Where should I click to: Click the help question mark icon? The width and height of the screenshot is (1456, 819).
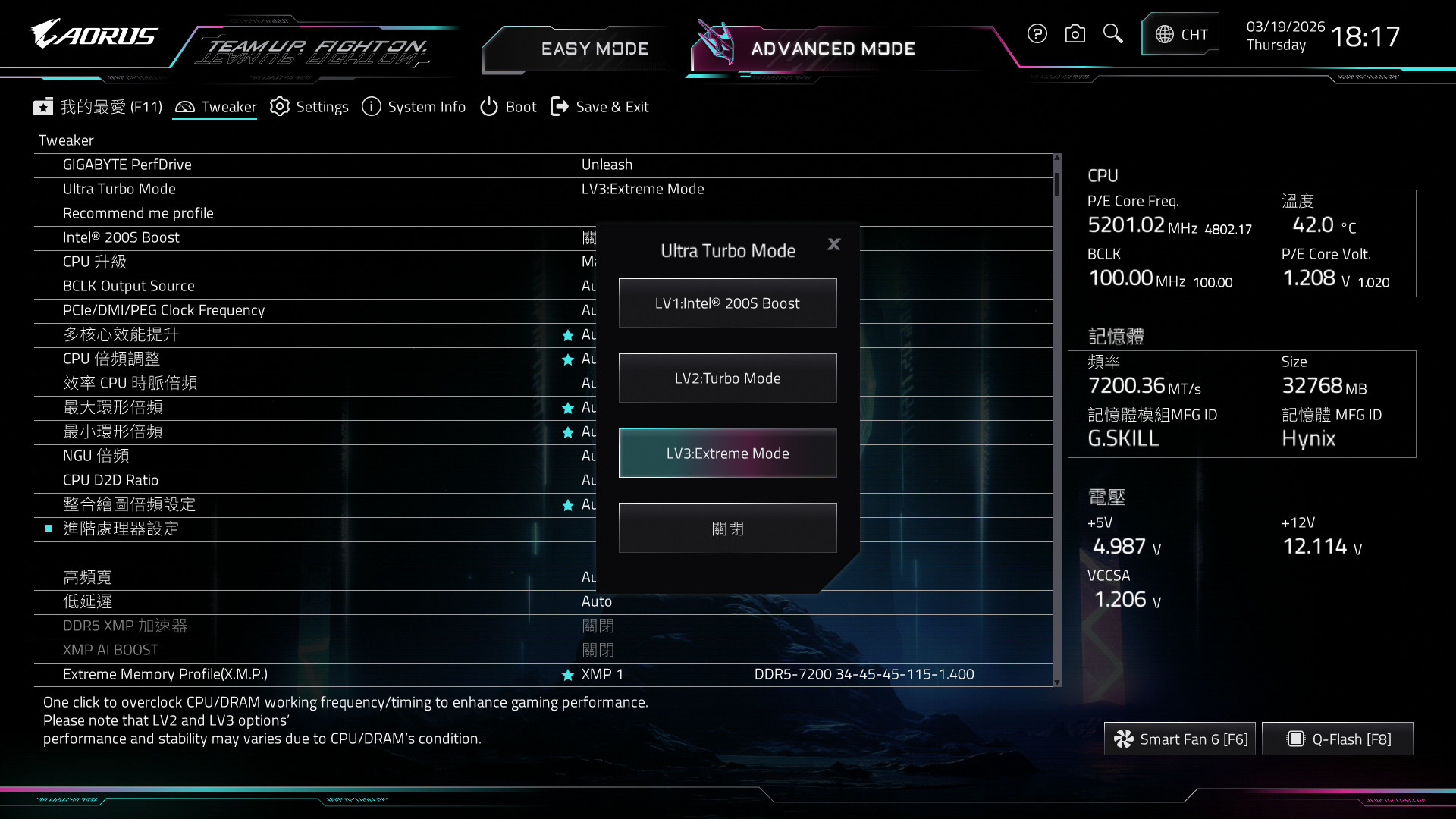point(1037,34)
